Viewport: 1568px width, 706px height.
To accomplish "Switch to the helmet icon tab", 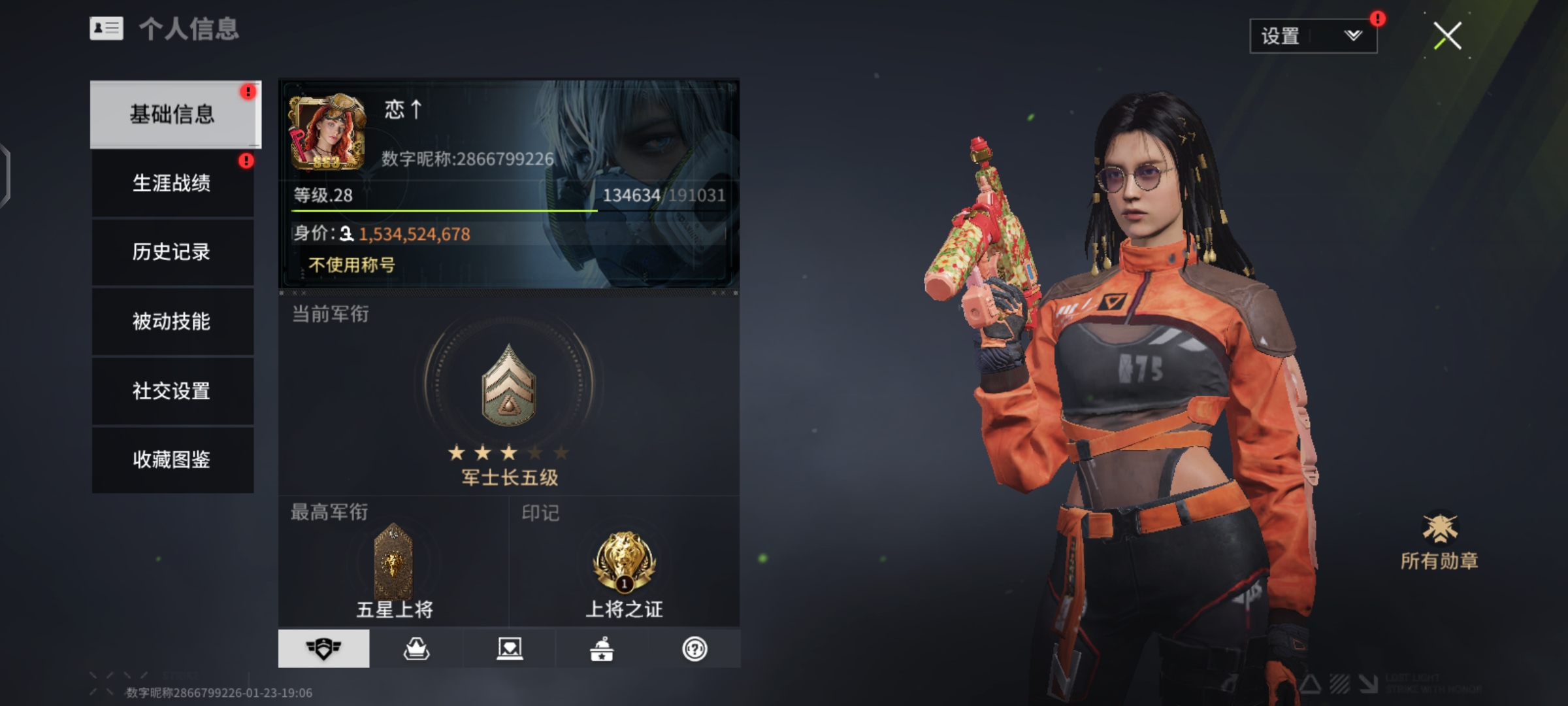I will 416,648.
